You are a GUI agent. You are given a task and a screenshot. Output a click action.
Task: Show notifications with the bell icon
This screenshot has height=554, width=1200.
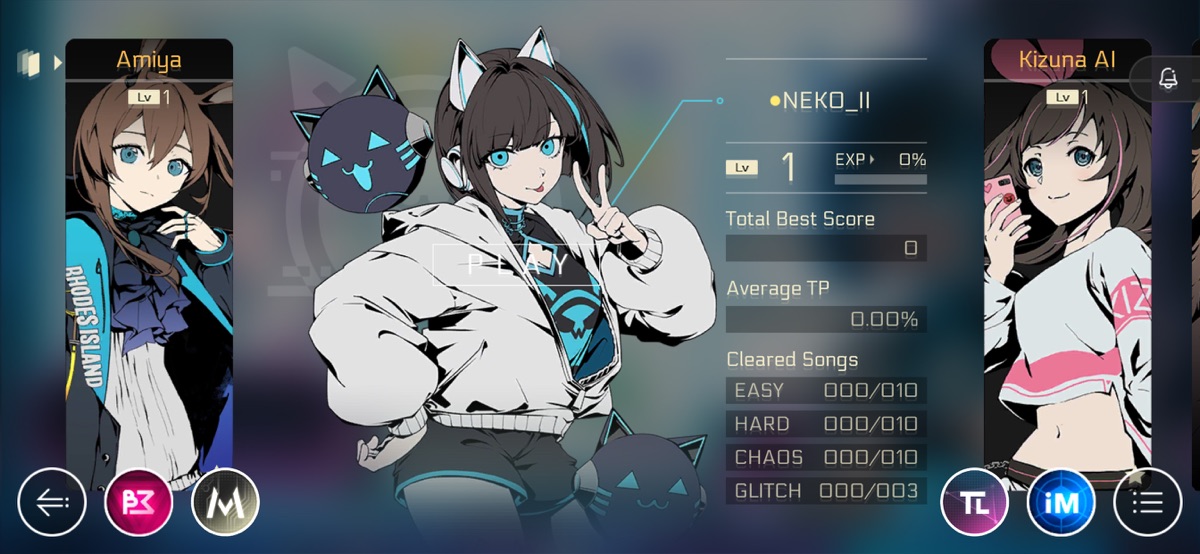pos(1168,79)
